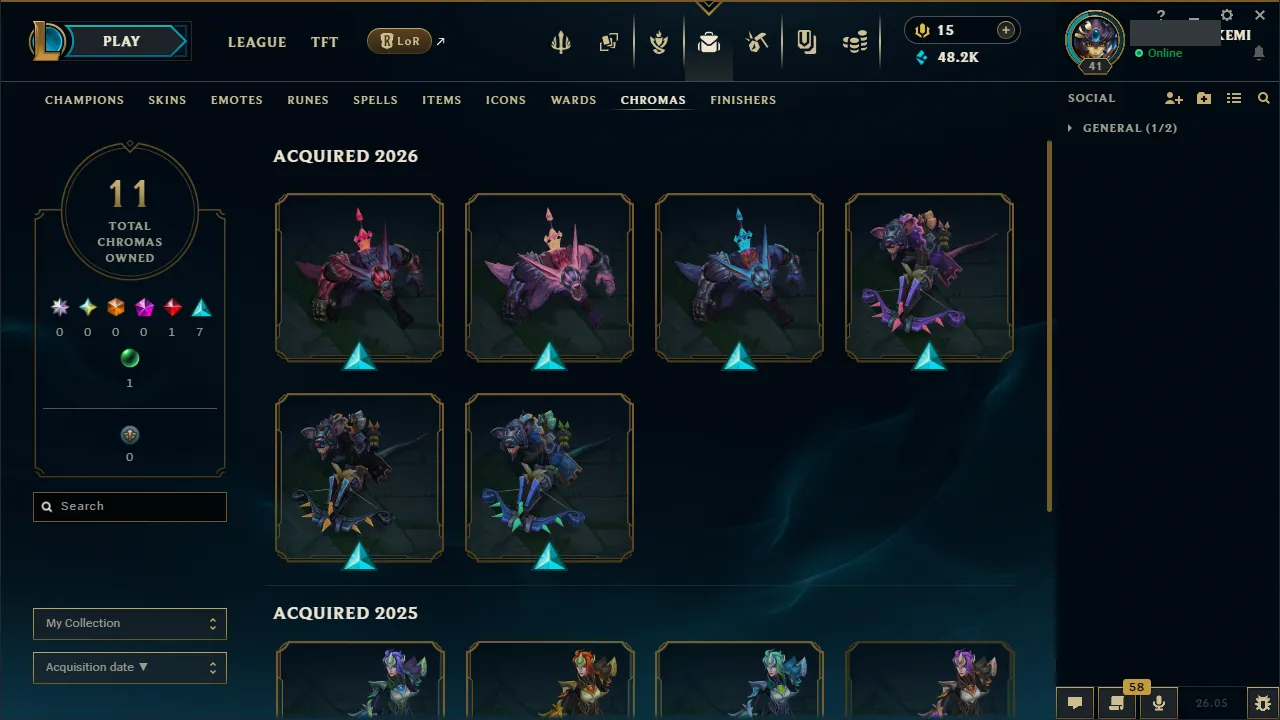Open League of Runeterra via LoR link
1280x720 pixels.
point(399,41)
